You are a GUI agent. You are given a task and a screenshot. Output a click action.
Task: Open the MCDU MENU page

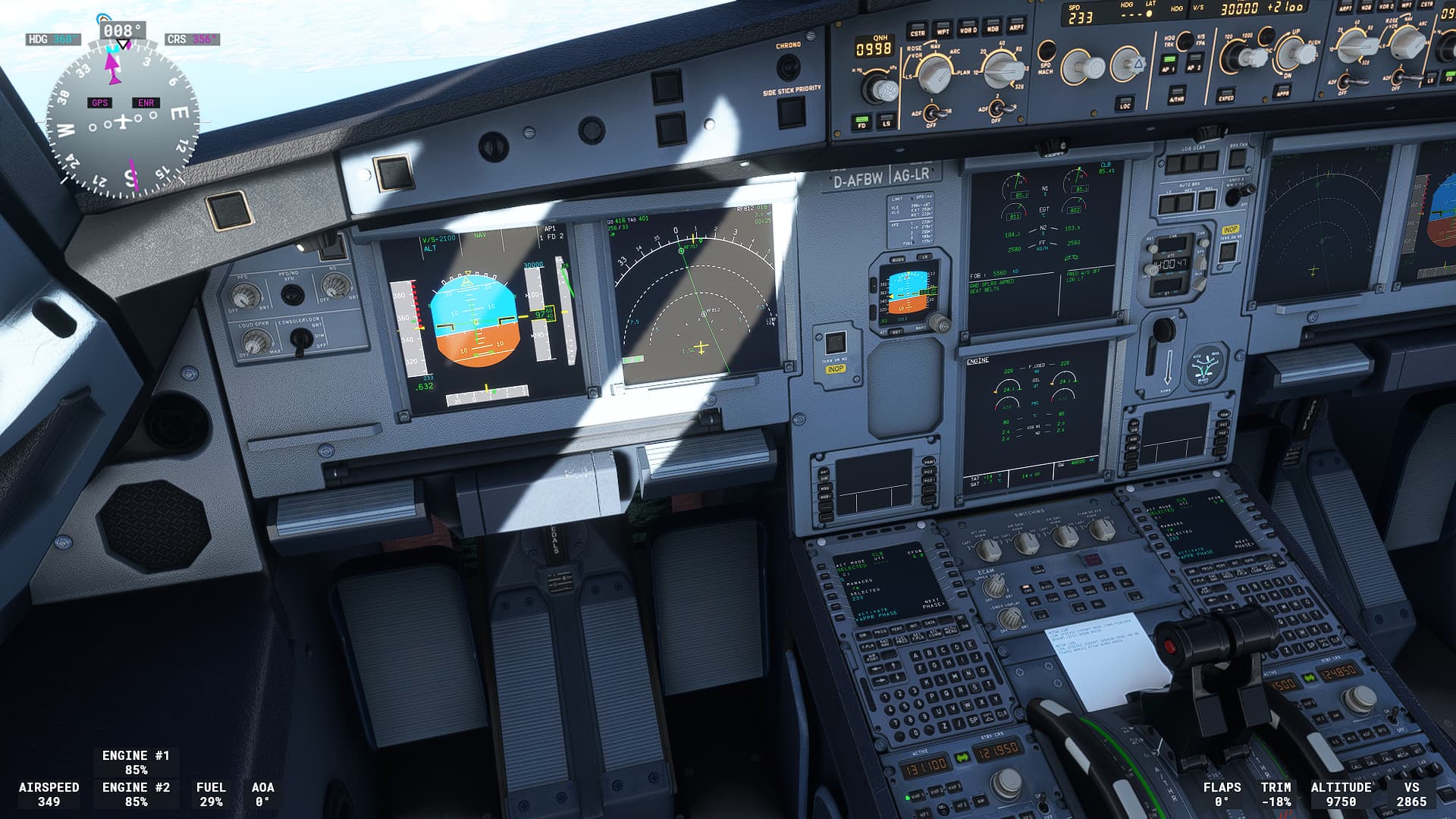pyautogui.click(x=951, y=630)
